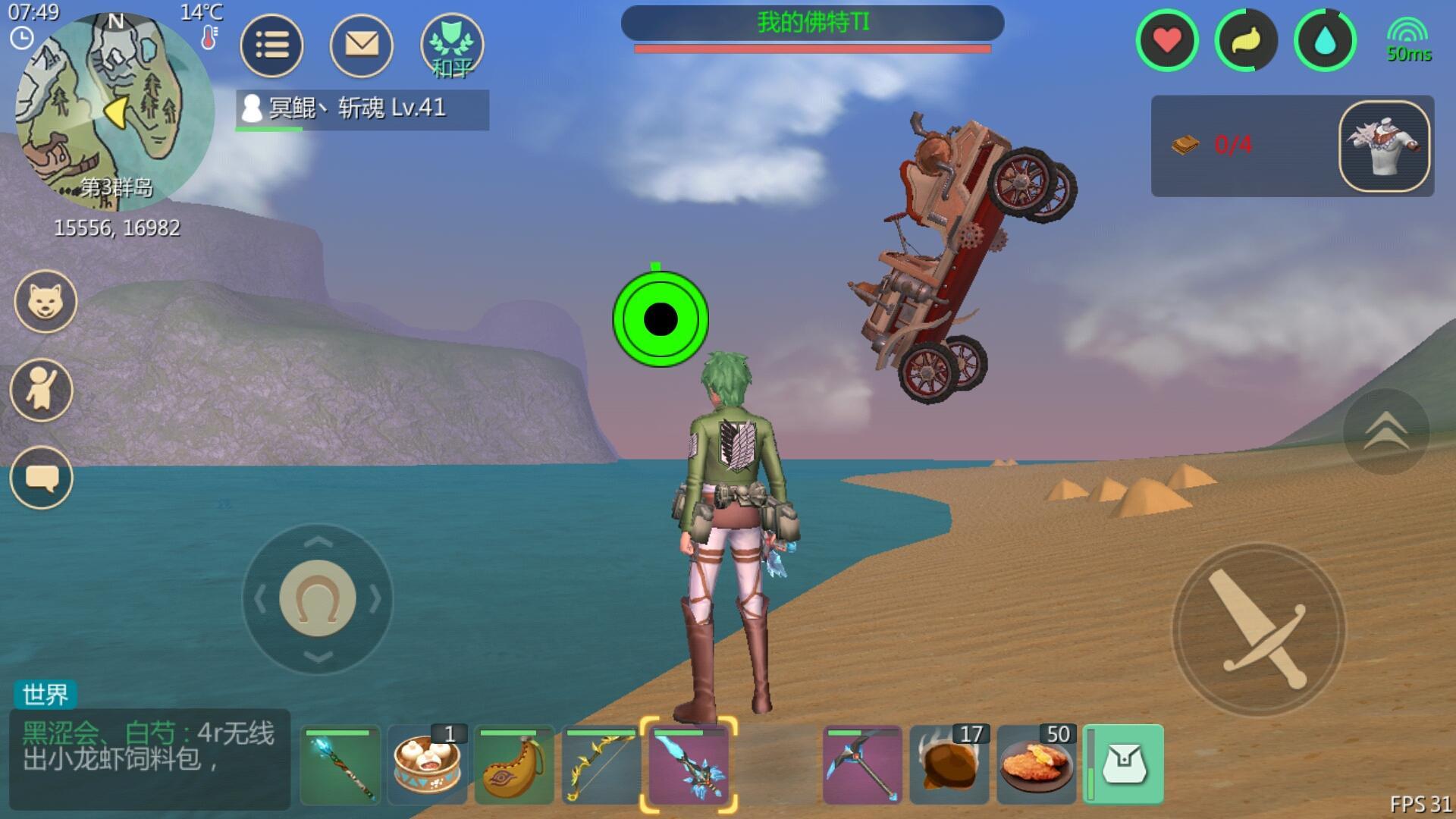This screenshot has height=819, width=1456.
Task: Open the character appearance person icon
Action: point(45,389)
